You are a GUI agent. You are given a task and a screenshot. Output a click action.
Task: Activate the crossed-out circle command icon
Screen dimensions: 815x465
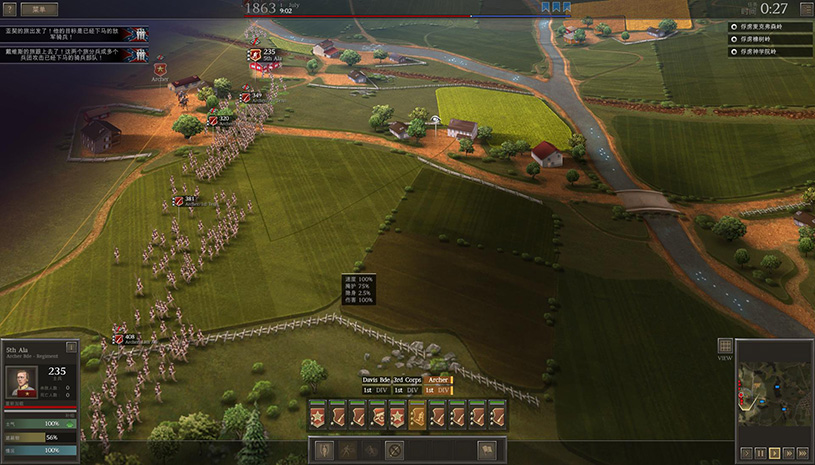coord(394,450)
